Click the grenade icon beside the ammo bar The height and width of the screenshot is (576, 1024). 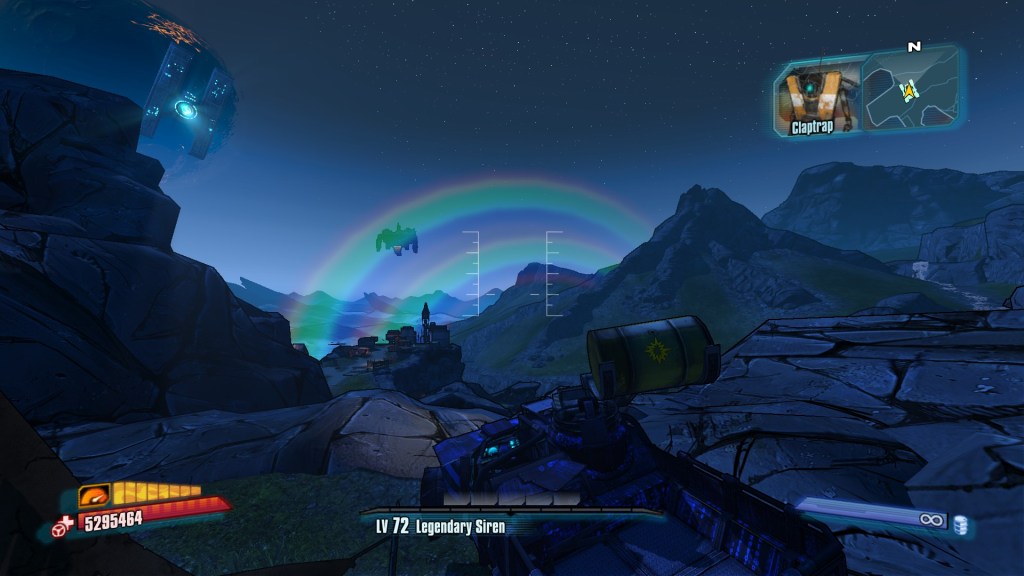pyautogui.click(x=960, y=524)
